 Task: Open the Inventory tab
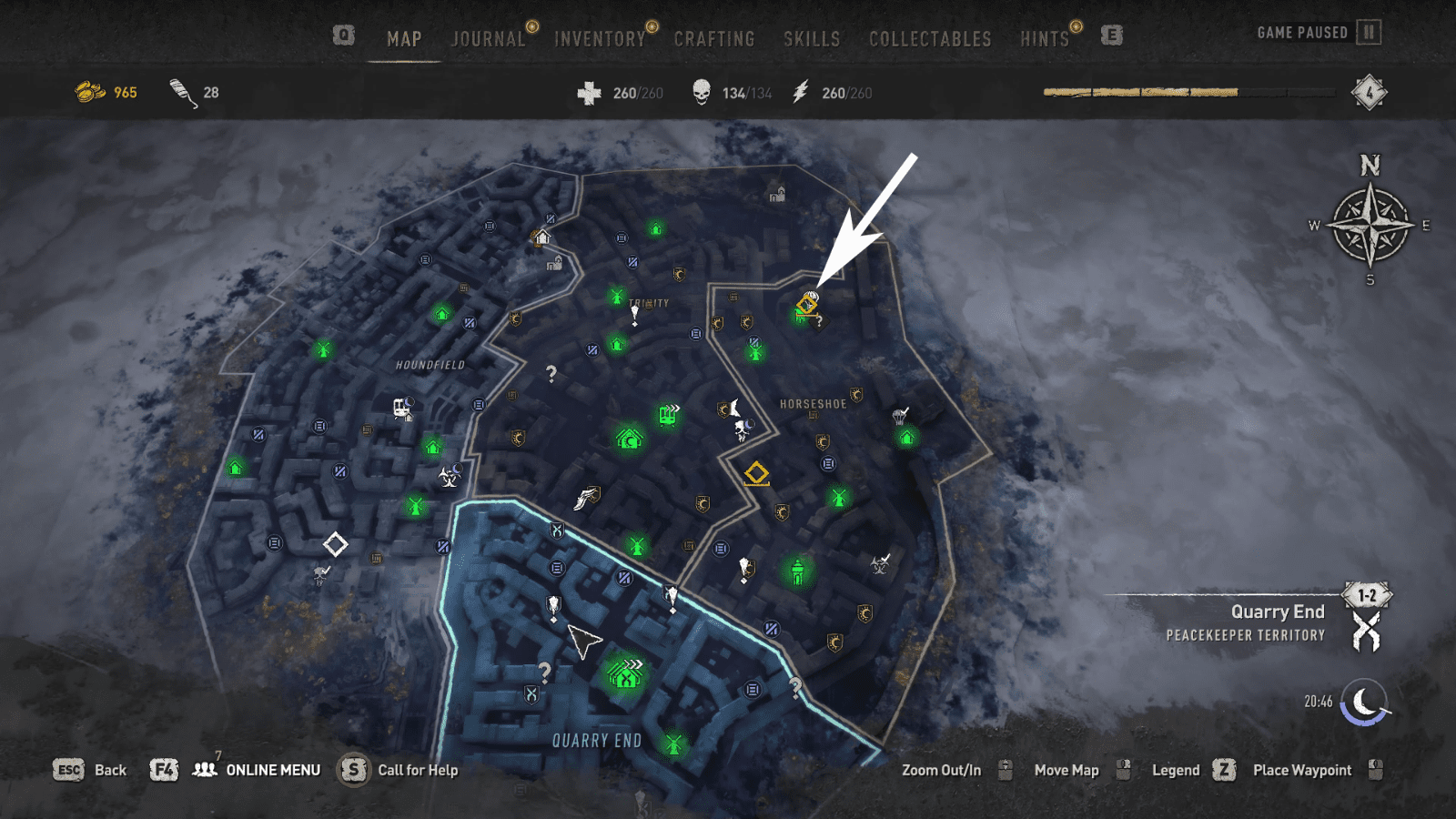coord(601,38)
